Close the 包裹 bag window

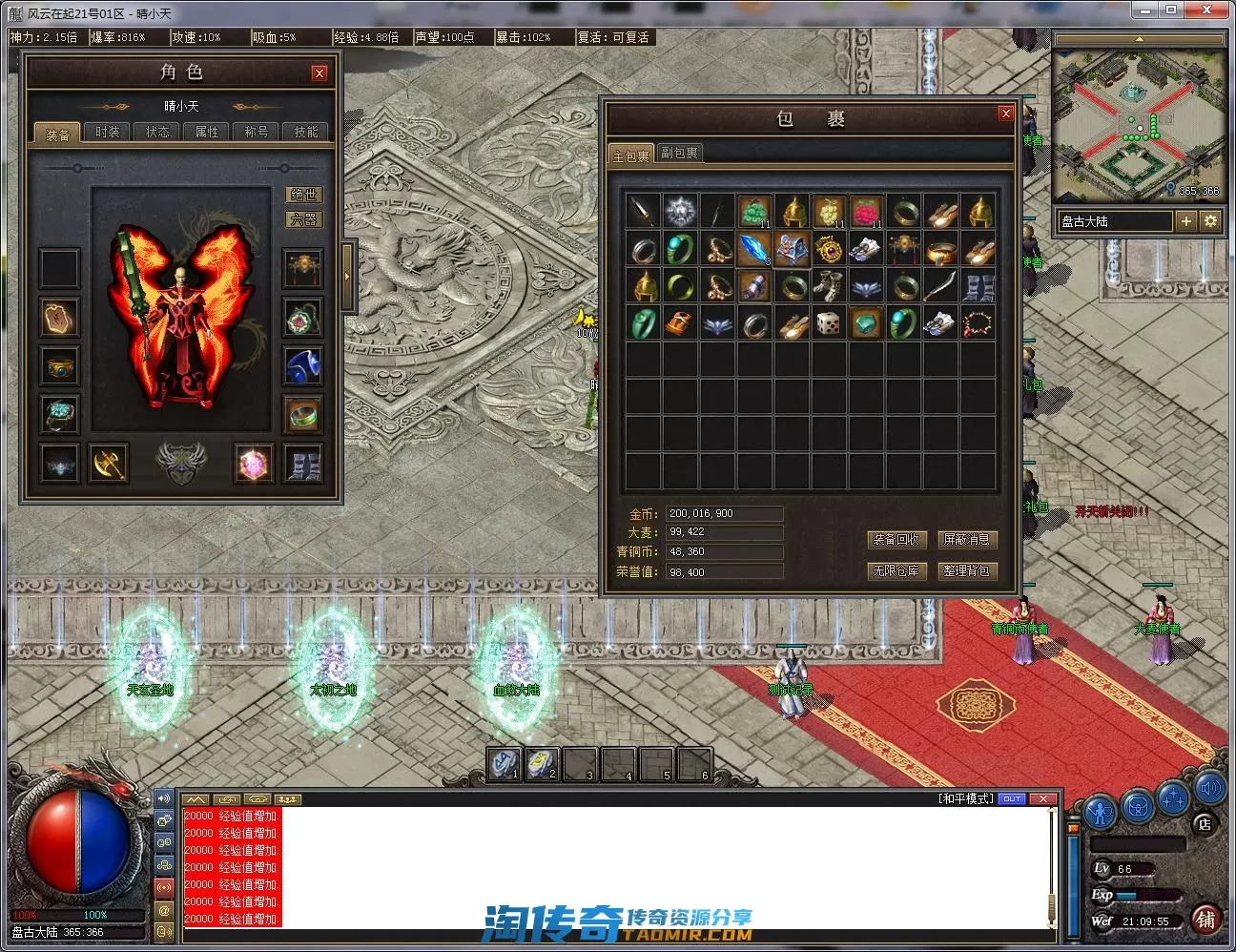pos(1005,114)
